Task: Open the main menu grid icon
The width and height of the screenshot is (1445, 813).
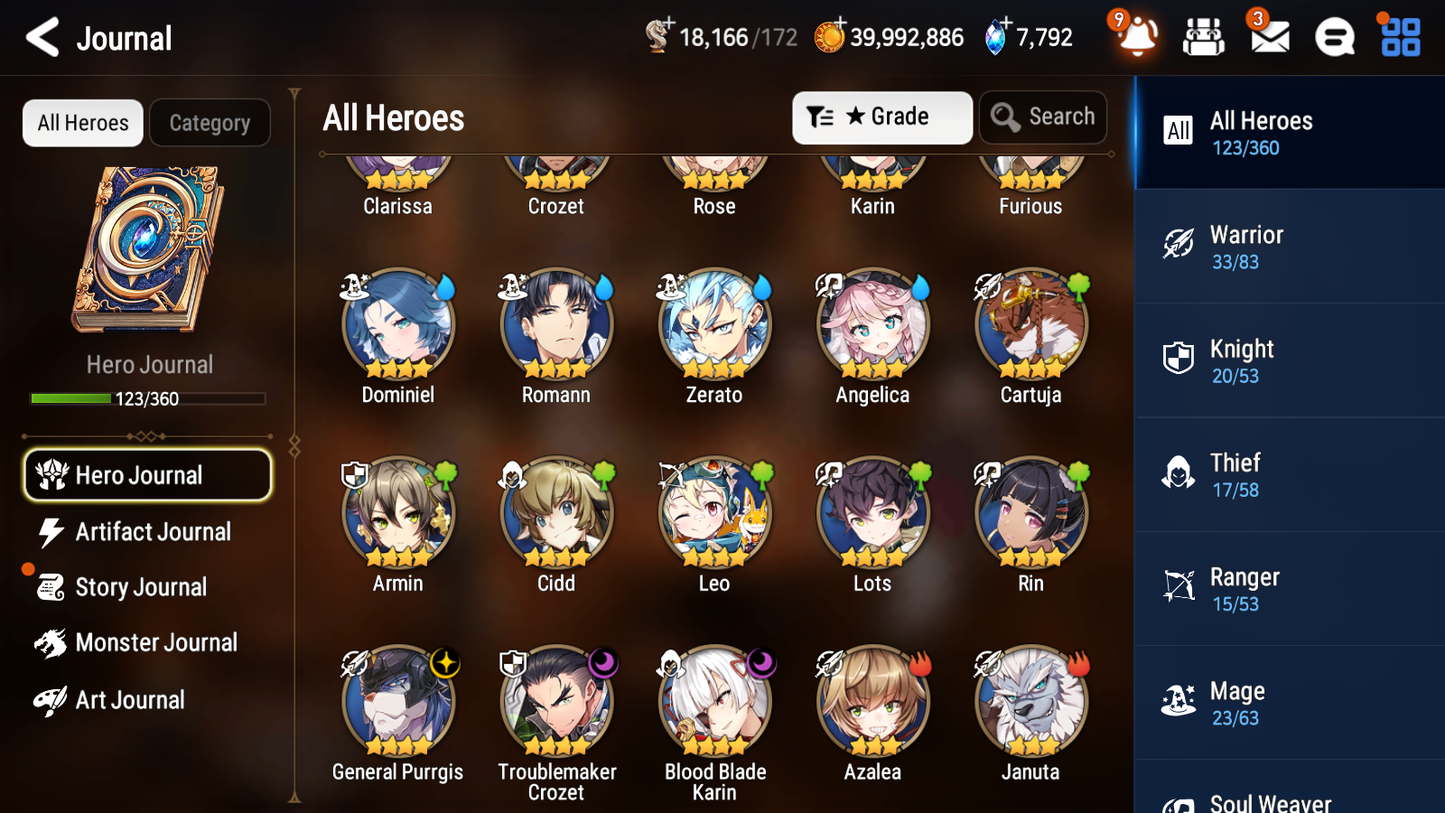Action: click(x=1398, y=36)
